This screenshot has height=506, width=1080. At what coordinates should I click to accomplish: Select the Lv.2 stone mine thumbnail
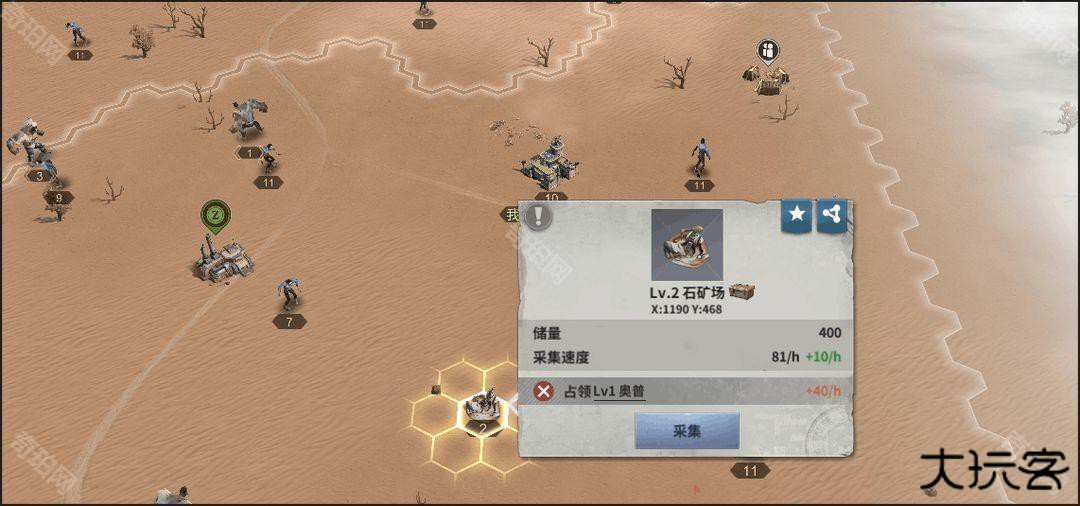click(687, 245)
